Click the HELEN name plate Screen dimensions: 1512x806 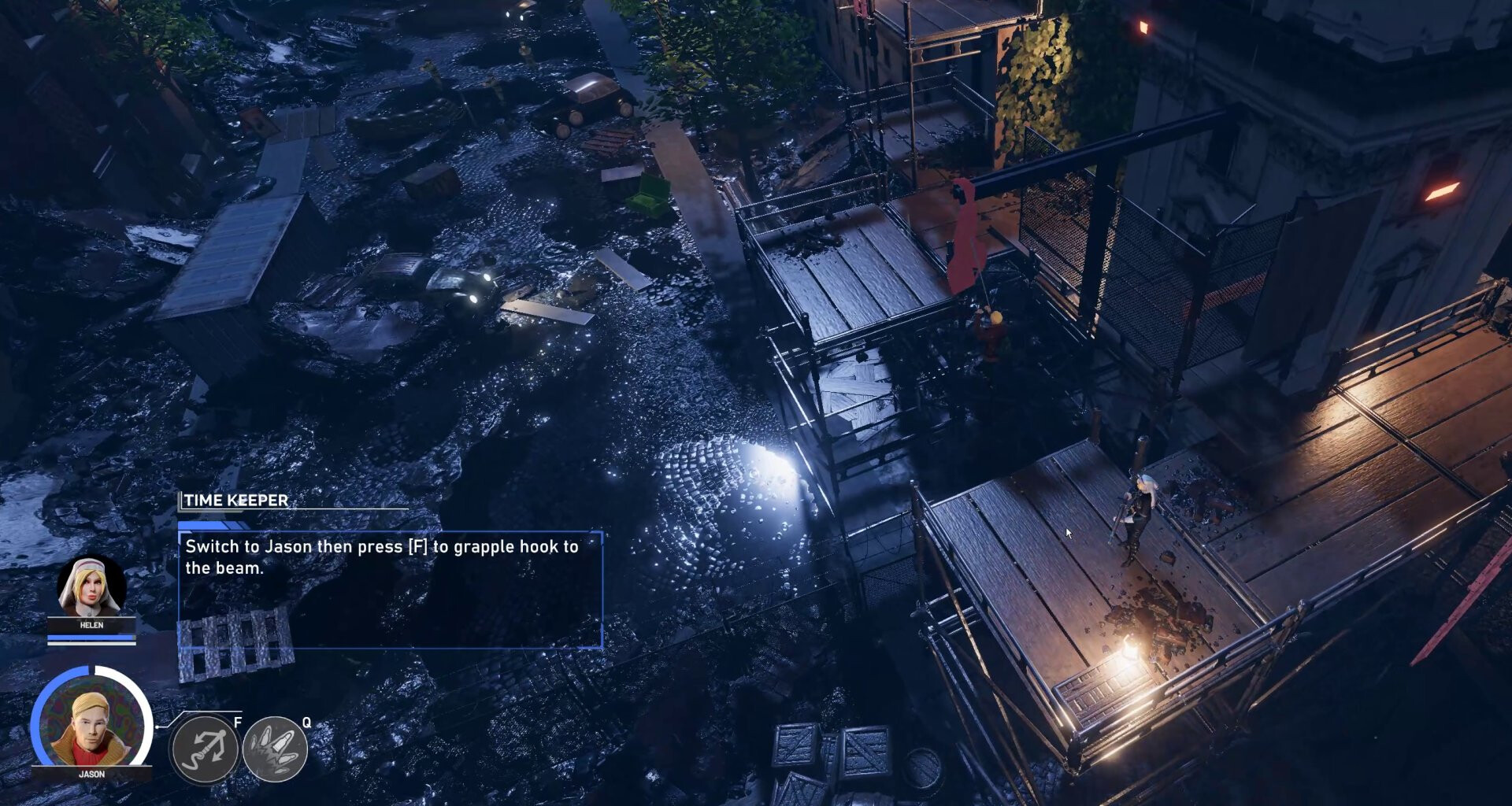(x=91, y=626)
